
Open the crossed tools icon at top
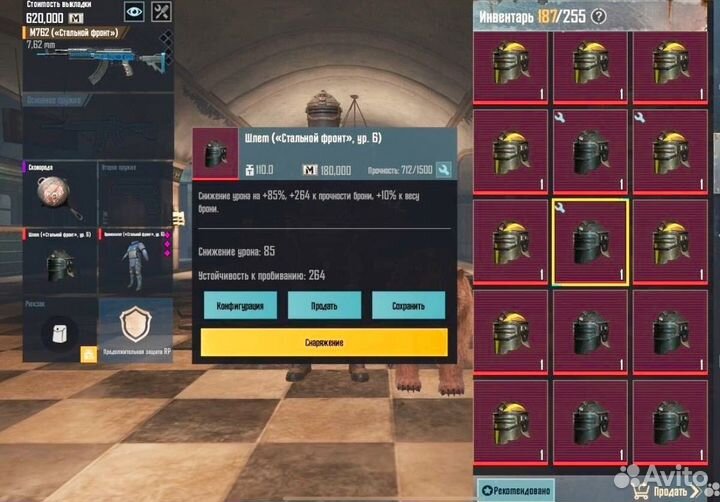tap(164, 11)
